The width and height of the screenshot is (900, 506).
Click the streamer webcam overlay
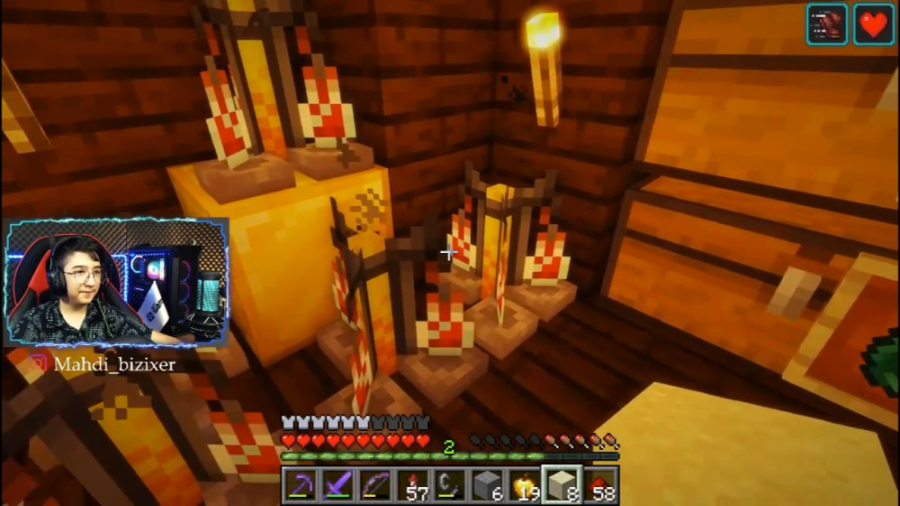coord(118,282)
